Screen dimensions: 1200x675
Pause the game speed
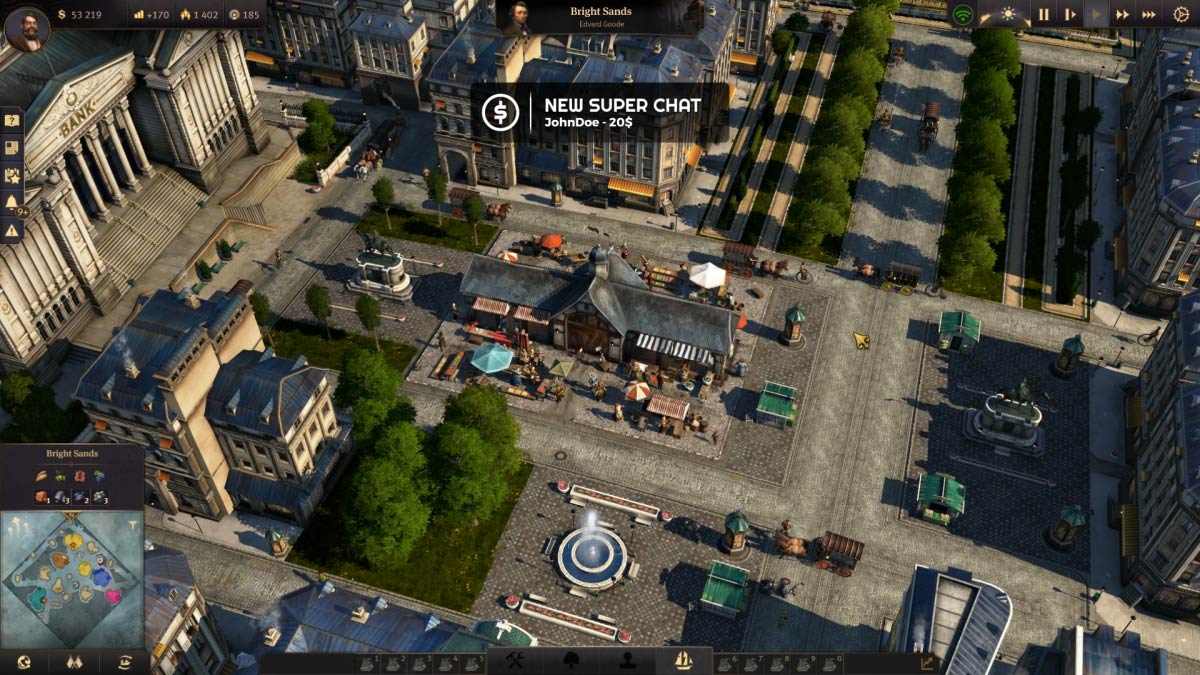pos(1043,14)
